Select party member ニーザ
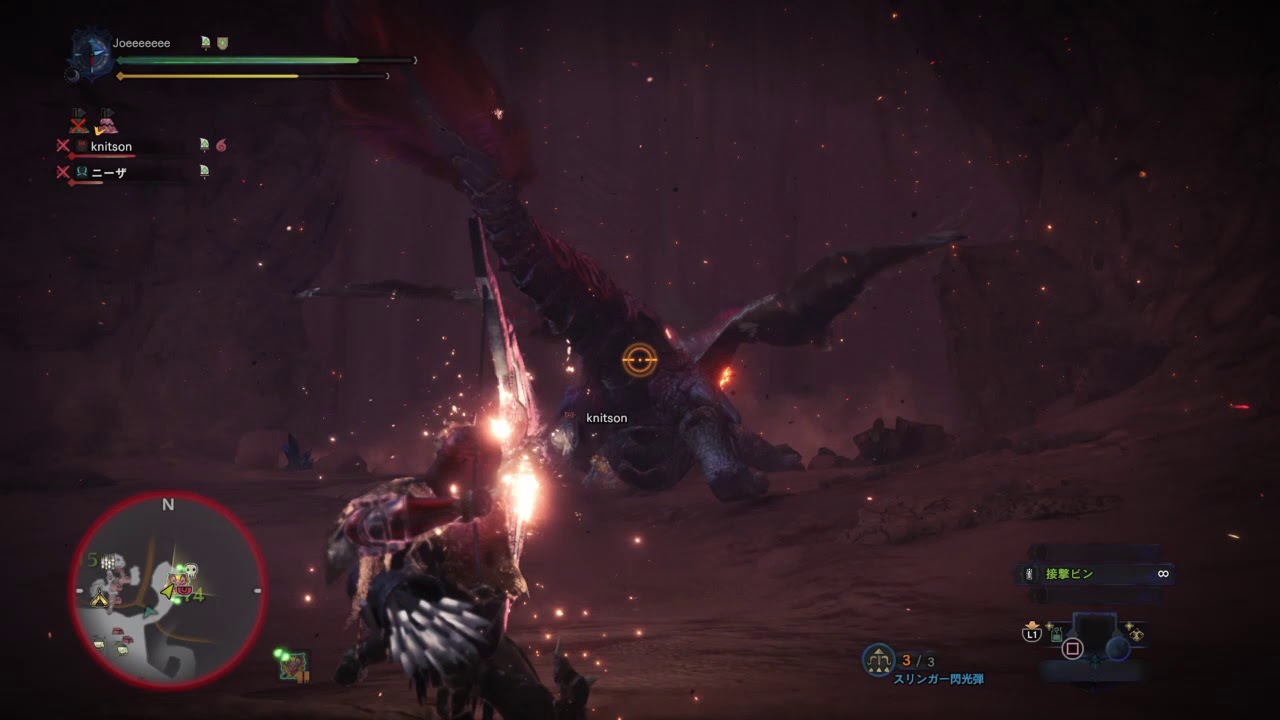 [108, 172]
